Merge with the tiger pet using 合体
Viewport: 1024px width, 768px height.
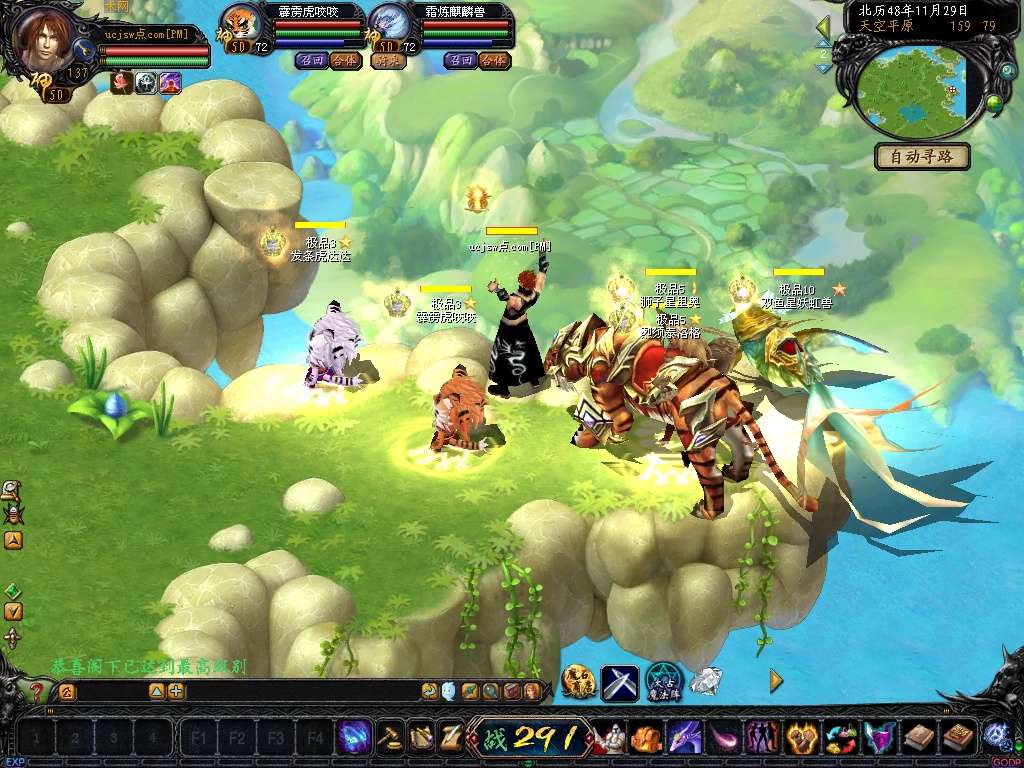point(344,60)
